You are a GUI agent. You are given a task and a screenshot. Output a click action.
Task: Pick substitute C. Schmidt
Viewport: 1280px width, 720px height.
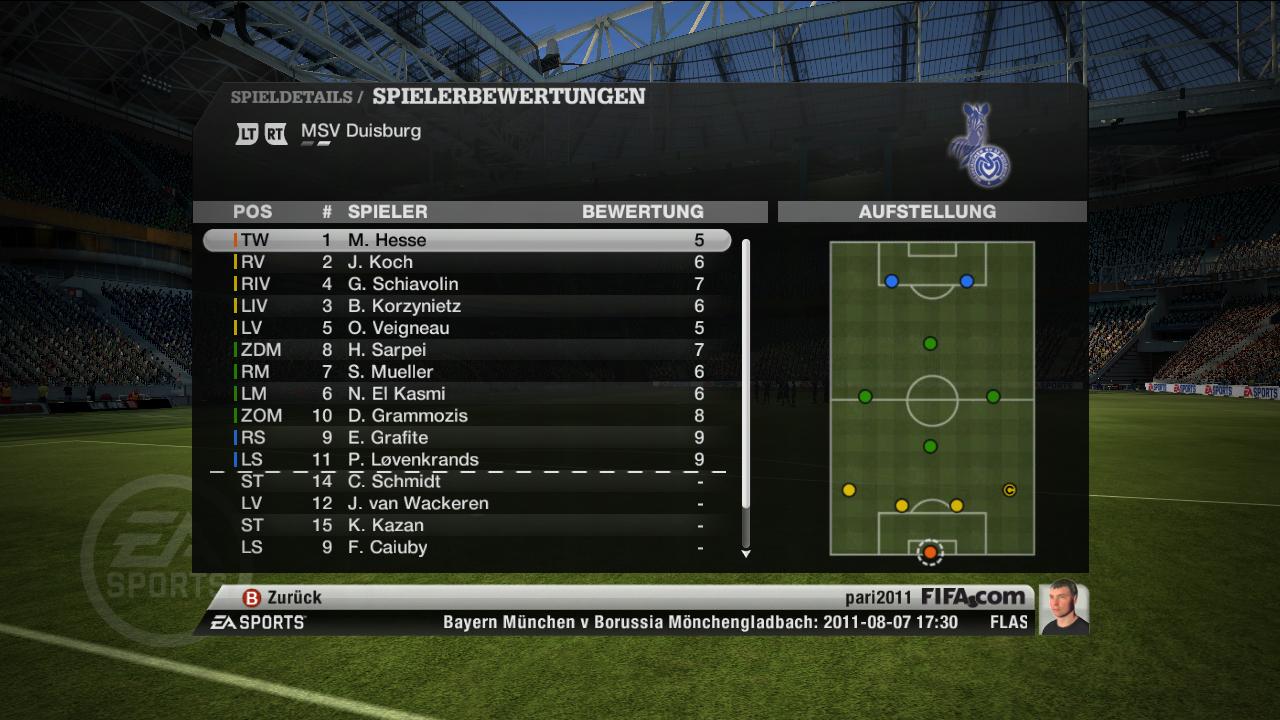click(467, 482)
